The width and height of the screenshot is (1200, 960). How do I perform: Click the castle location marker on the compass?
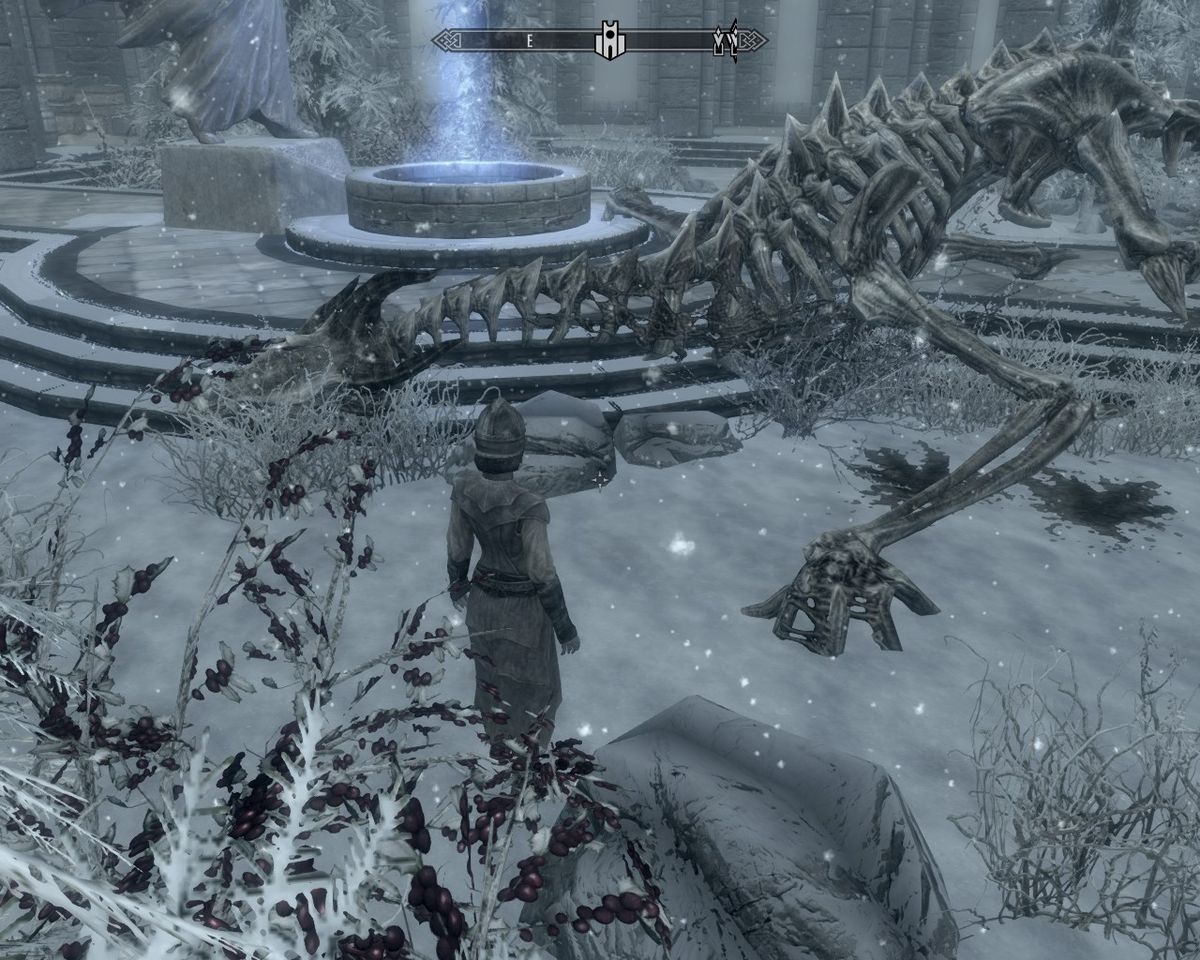606,42
